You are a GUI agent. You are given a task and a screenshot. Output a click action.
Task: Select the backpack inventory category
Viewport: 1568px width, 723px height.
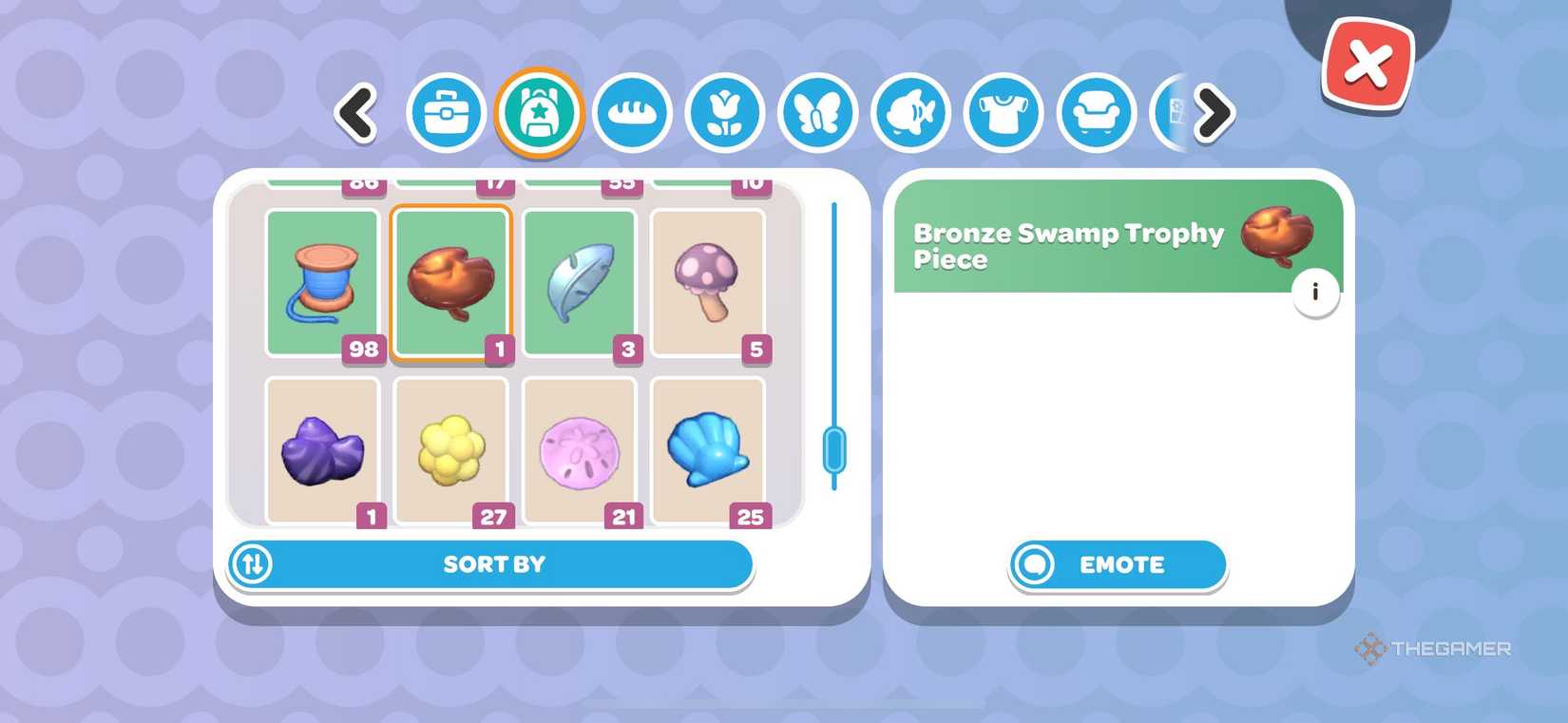(539, 112)
